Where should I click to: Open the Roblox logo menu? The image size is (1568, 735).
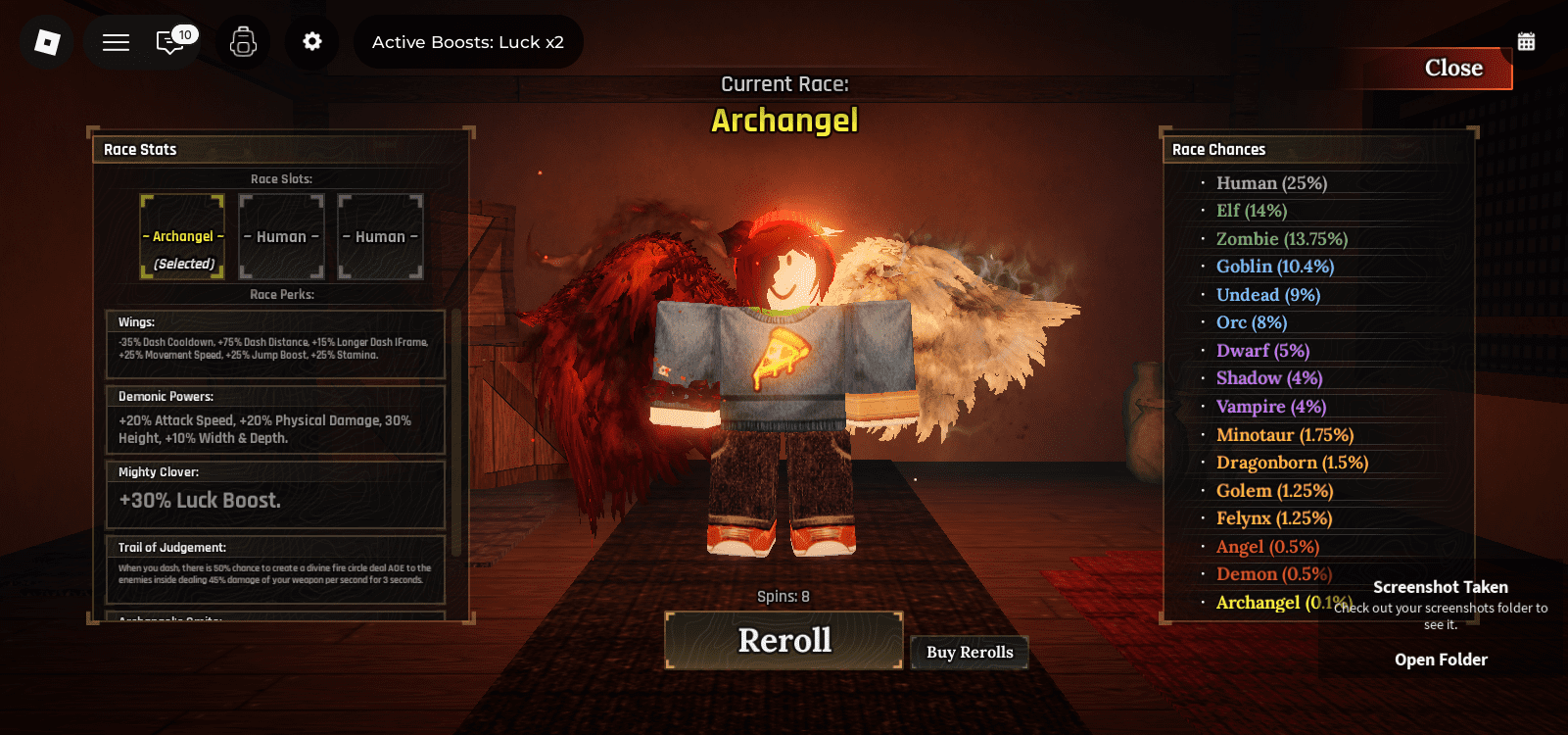click(x=45, y=41)
